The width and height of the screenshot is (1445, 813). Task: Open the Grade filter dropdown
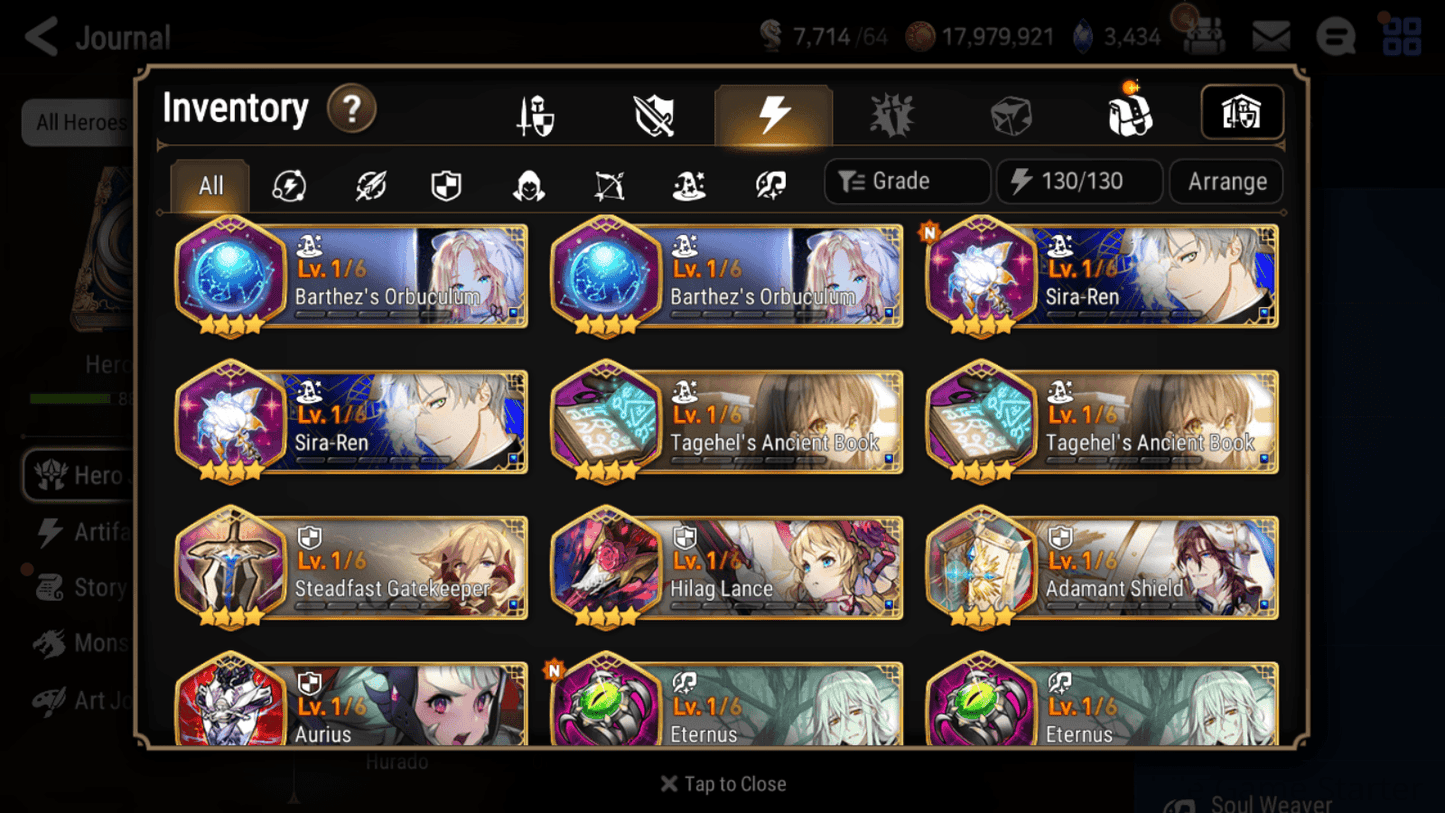tap(906, 181)
